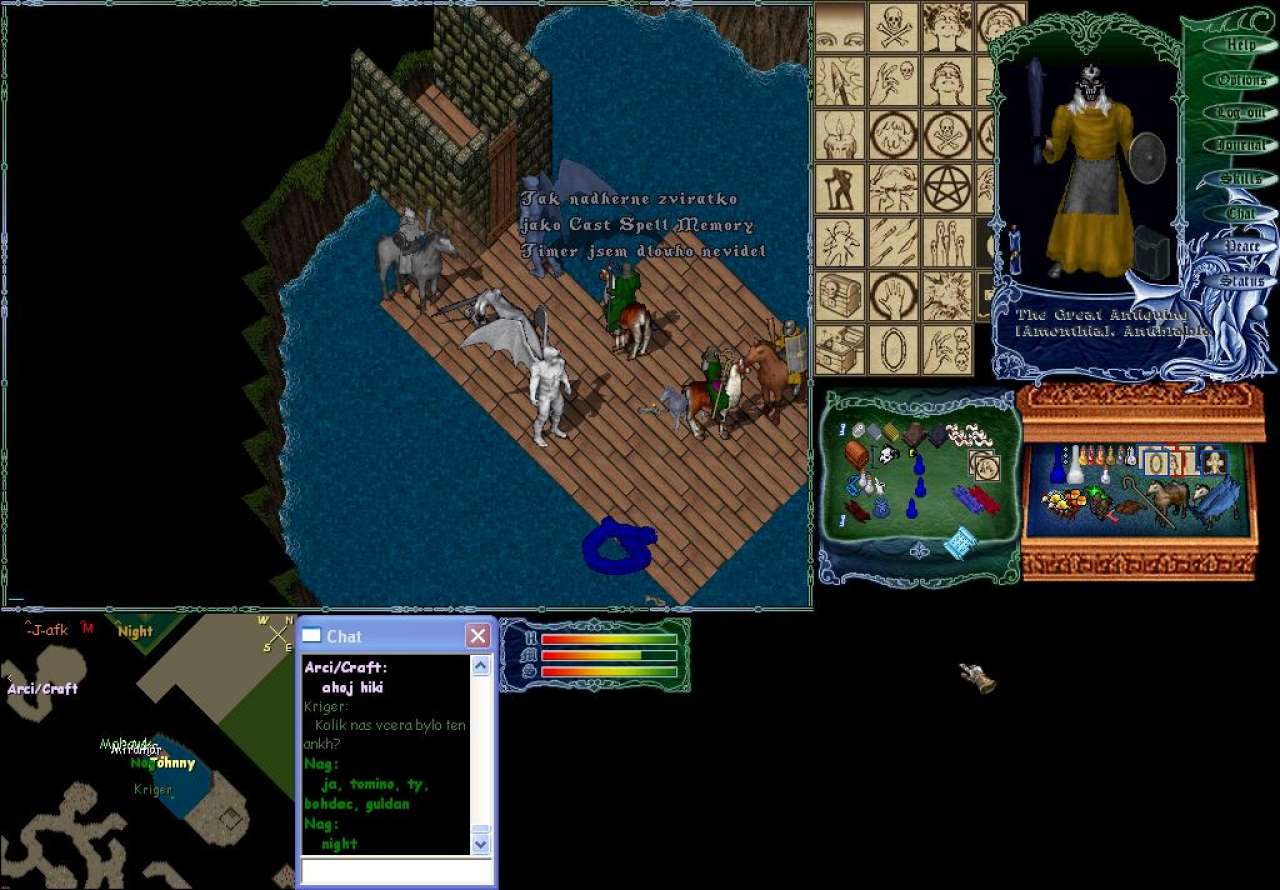Open the Status window
The width and height of the screenshot is (1280, 890).
coord(1240,280)
